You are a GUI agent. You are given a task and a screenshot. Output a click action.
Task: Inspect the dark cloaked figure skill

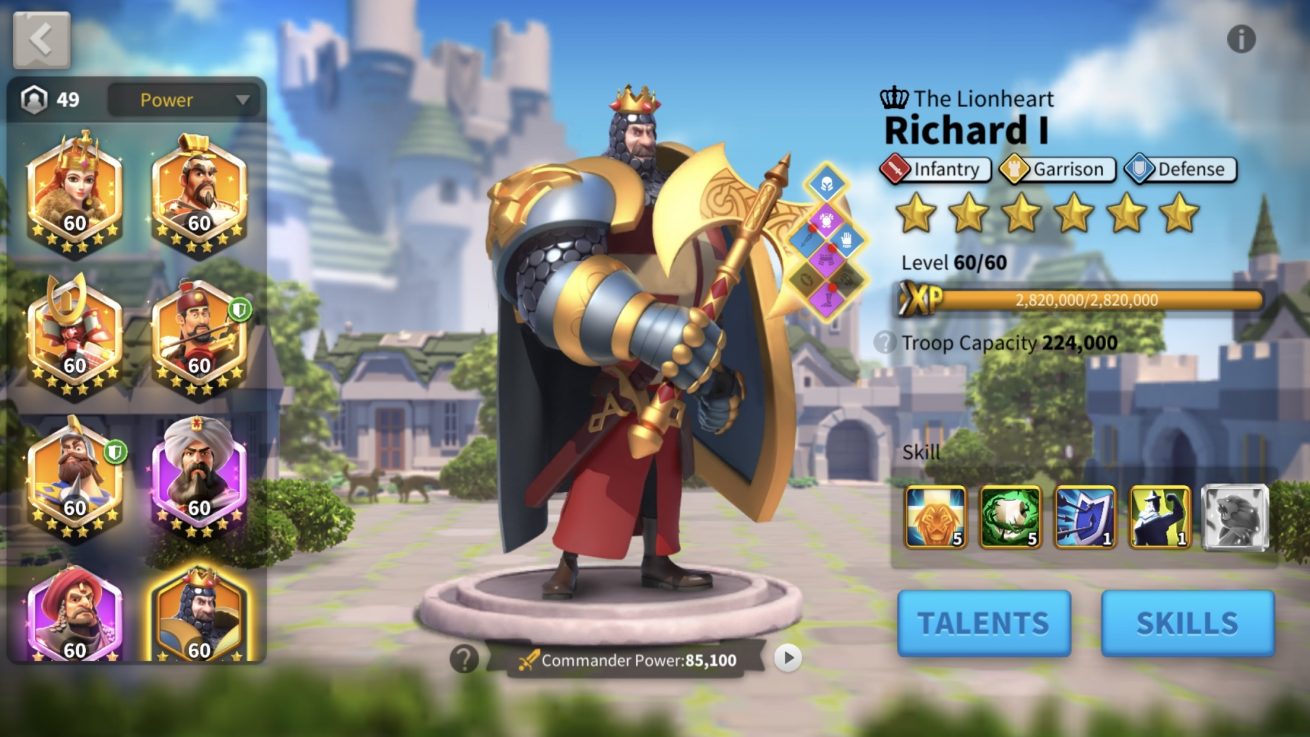pyautogui.click(x=1160, y=517)
